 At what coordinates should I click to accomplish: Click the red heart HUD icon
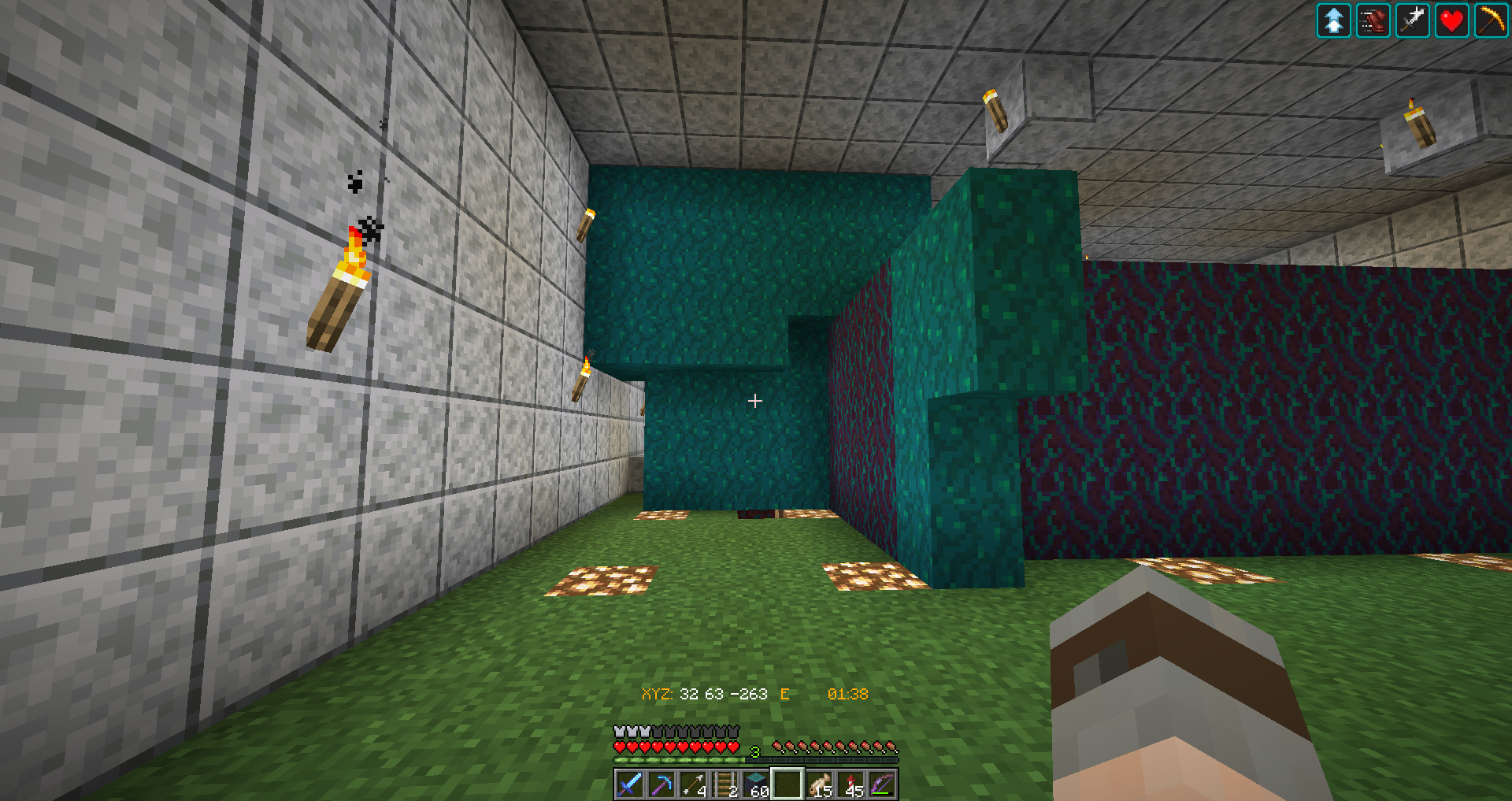(x=1451, y=20)
